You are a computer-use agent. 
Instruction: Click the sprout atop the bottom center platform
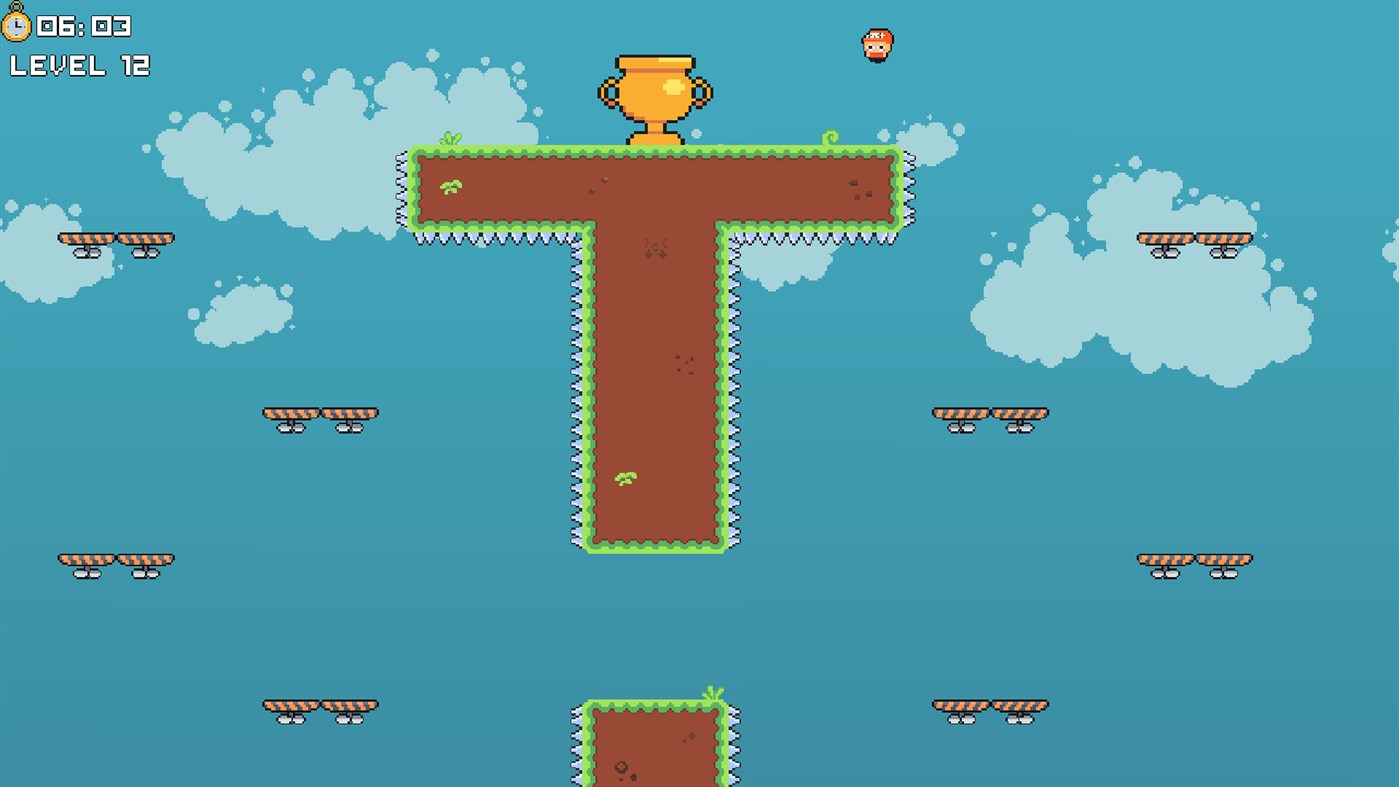click(x=711, y=692)
